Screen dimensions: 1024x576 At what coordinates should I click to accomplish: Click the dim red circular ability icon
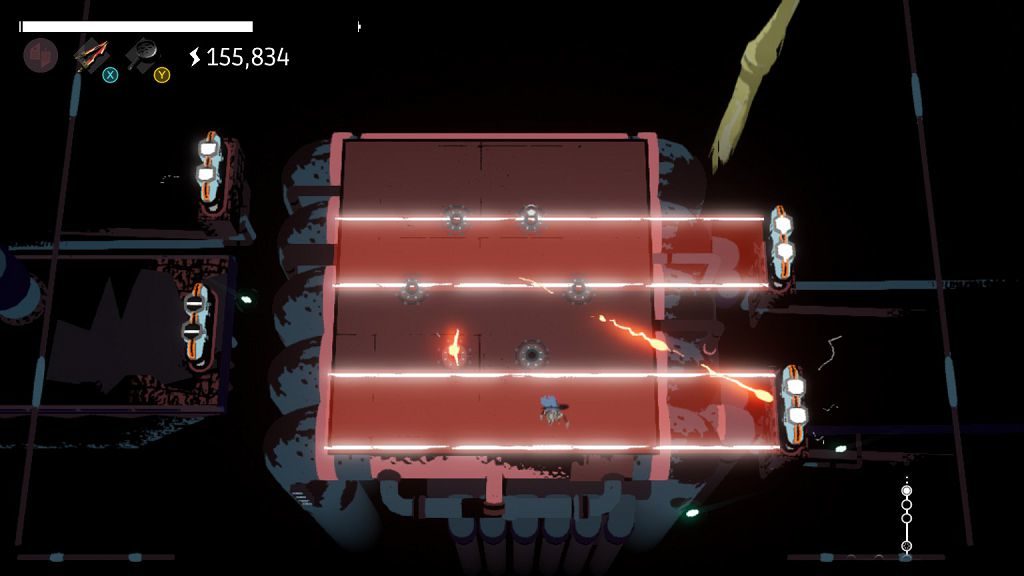(x=41, y=55)
